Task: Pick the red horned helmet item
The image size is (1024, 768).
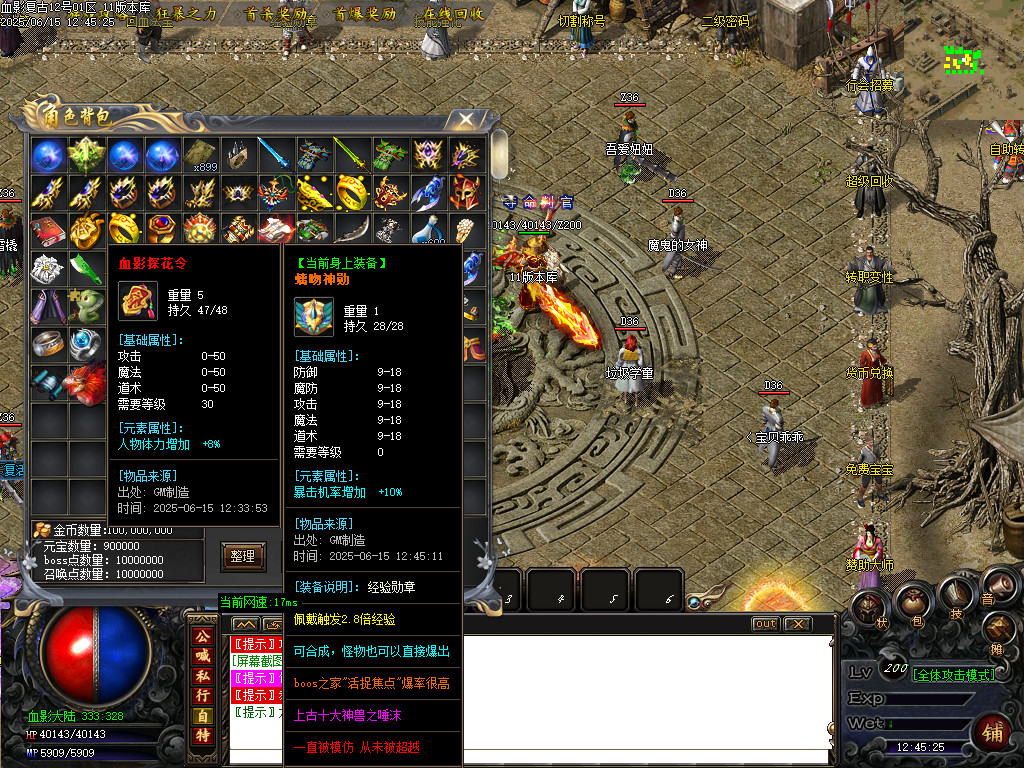Action: tap(466, 190)
